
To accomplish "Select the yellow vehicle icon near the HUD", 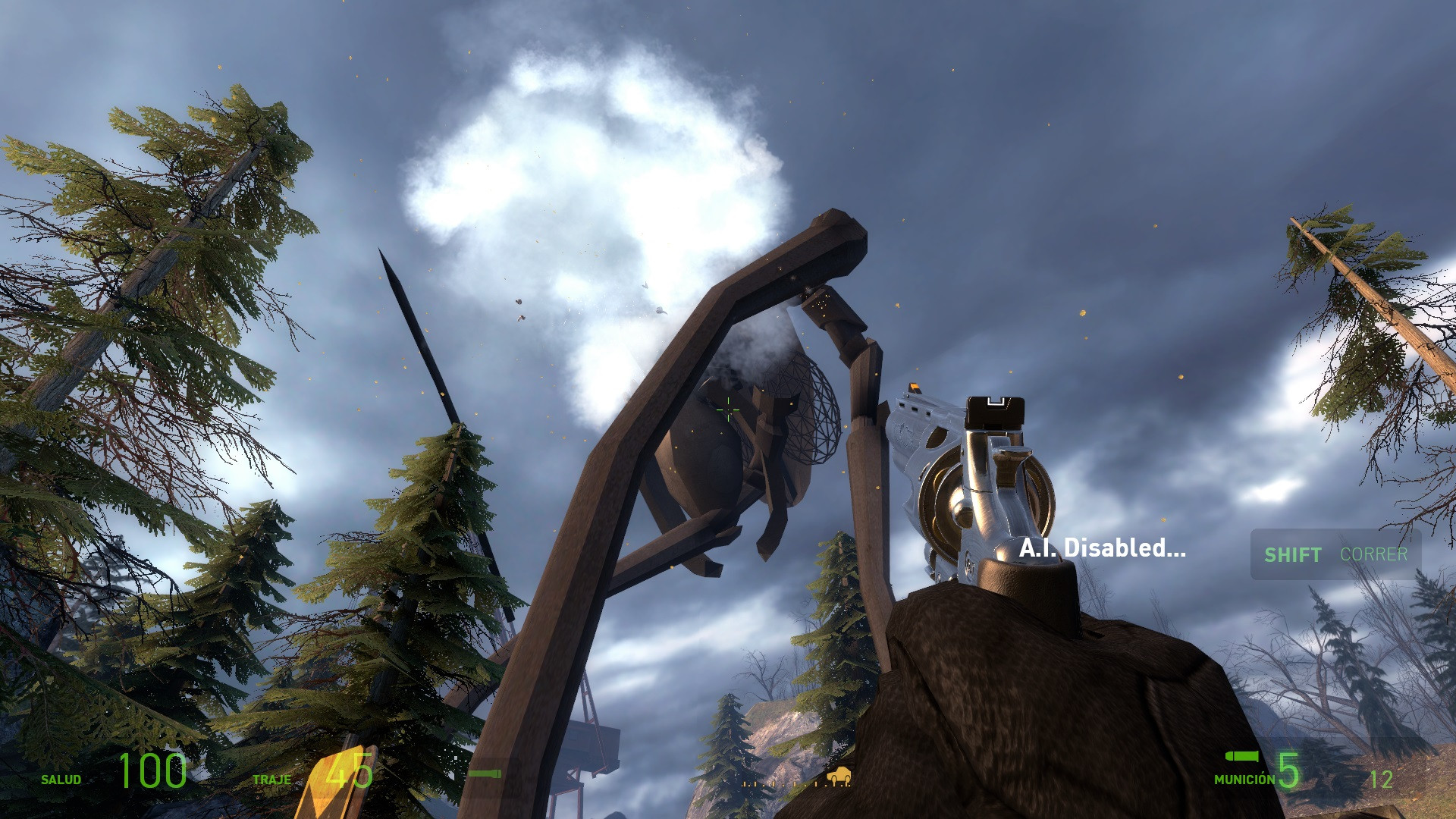I will pos(837,775).
